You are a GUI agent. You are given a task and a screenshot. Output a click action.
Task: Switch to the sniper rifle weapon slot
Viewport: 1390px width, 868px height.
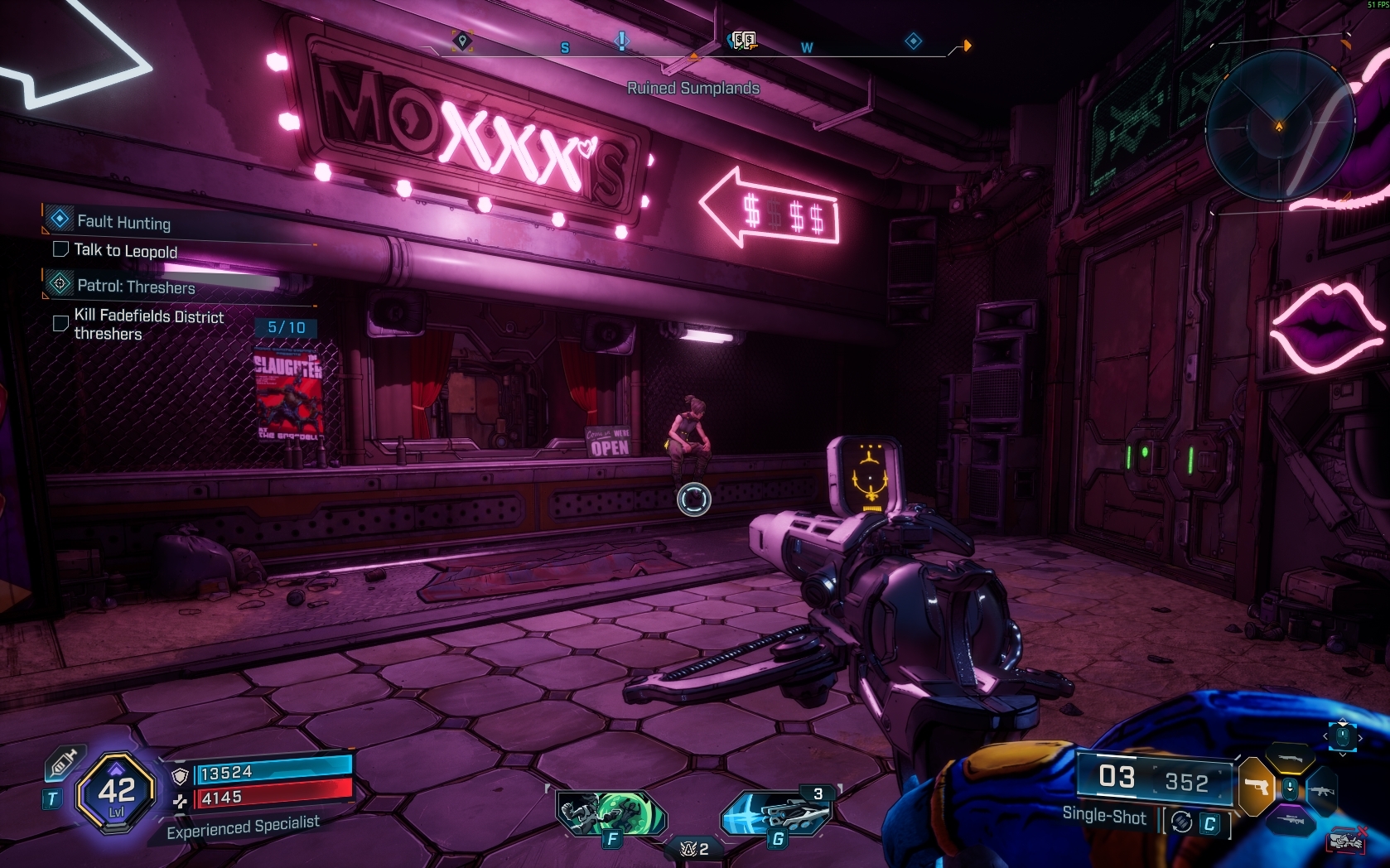tap(1290, 820)
